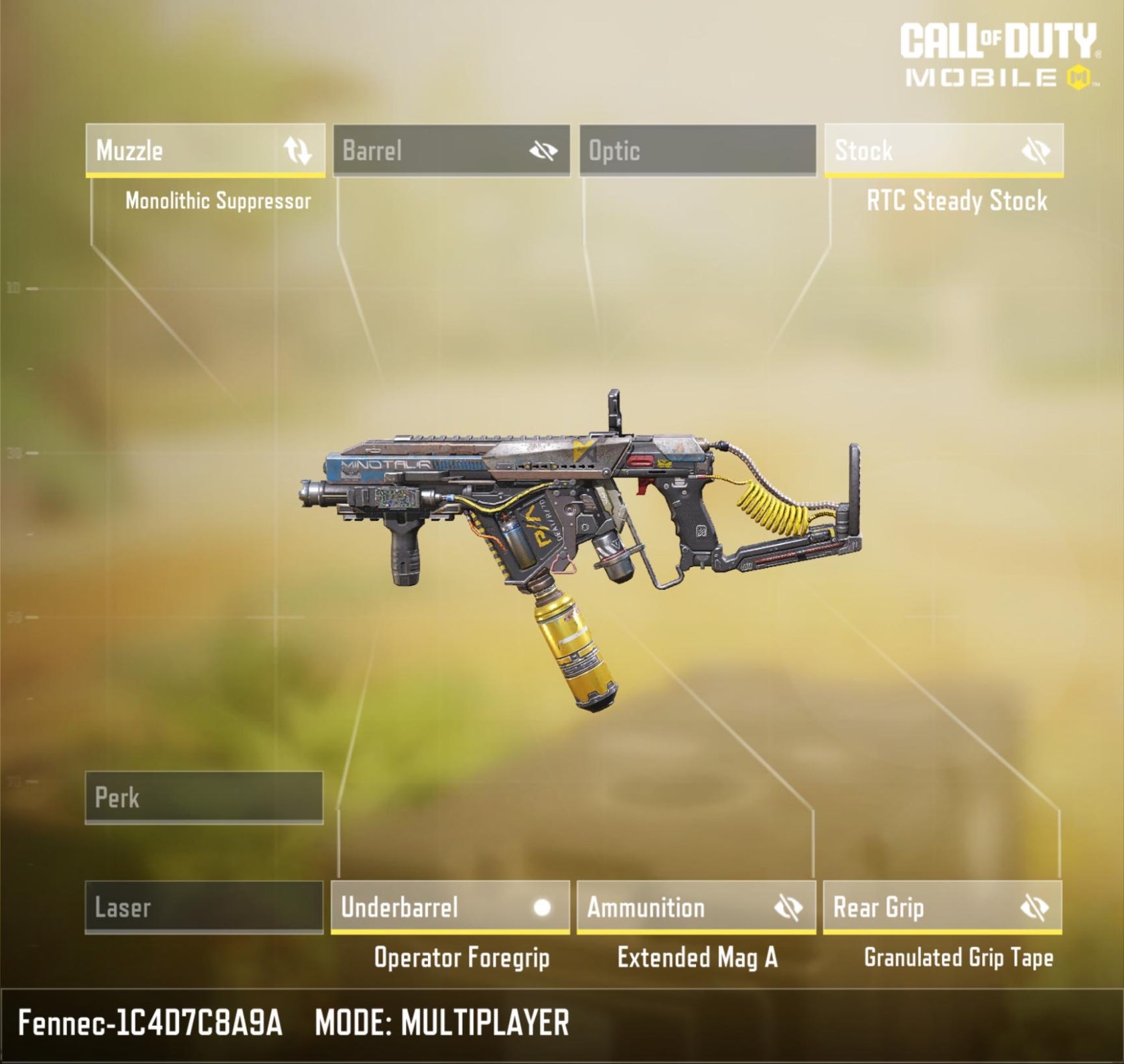The image size is (1124, 1064).
Task: Select the empty Perk slot
Action: [204, 797]
